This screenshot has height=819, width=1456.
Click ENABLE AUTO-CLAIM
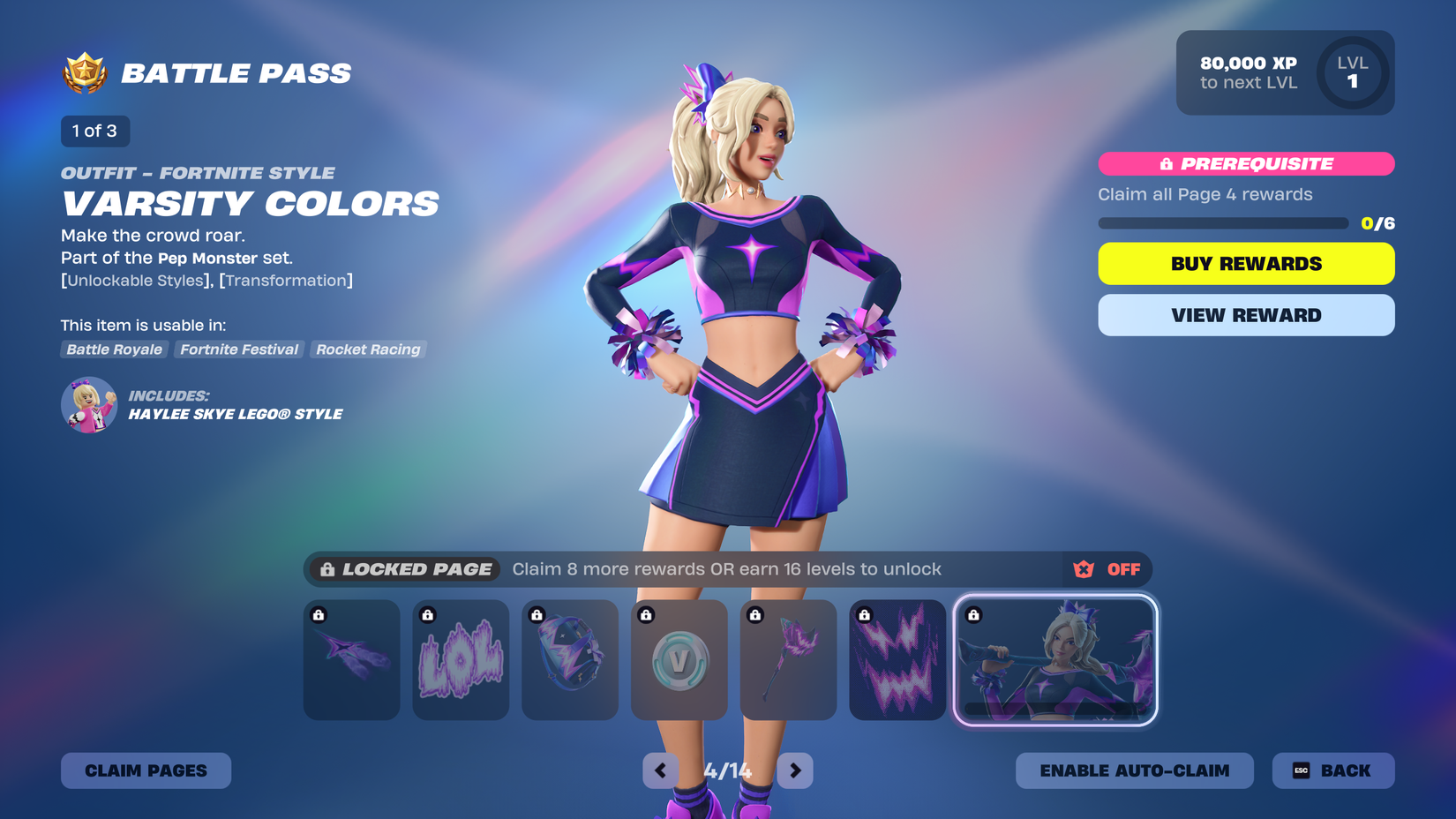[x=1134, y=770]
